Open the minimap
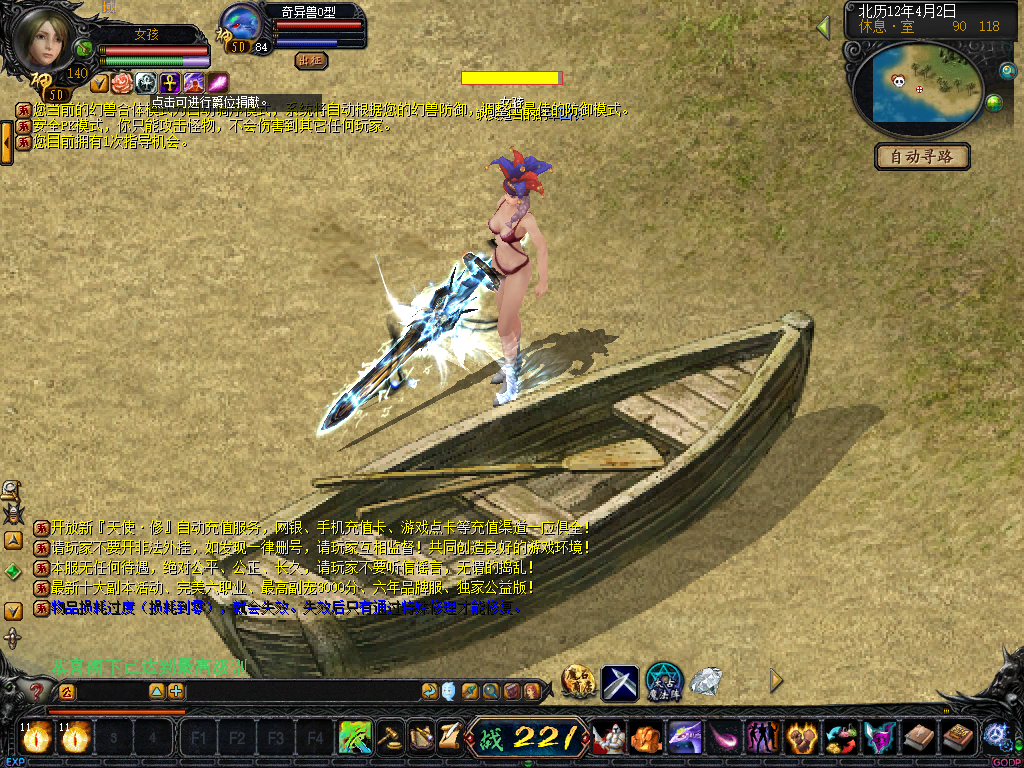This screenshot has width=1024, height=768. tap(917, 85)
